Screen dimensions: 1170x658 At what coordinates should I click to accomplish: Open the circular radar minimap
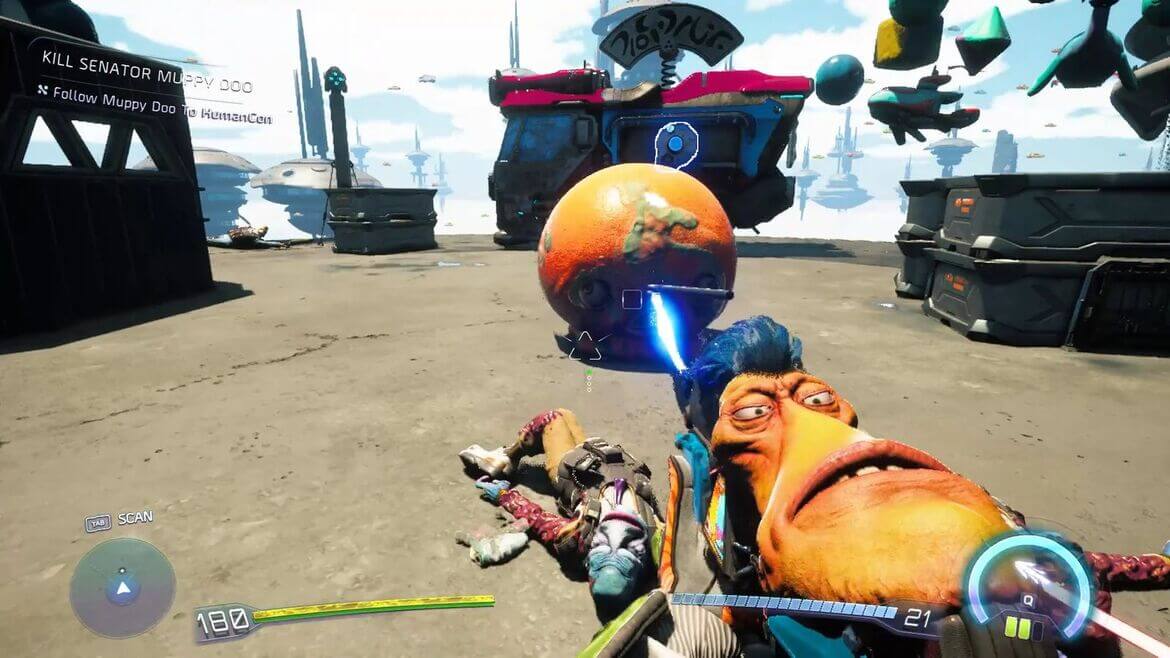122,588
